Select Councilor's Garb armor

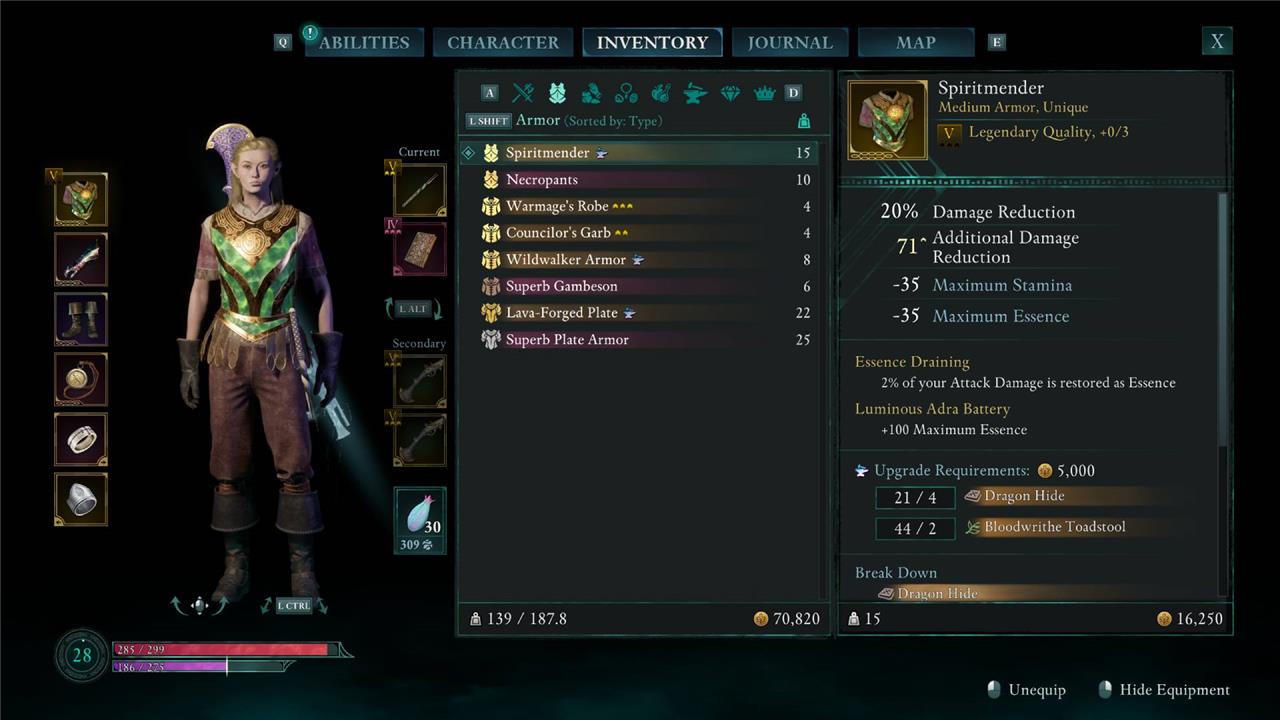[558, 233]
